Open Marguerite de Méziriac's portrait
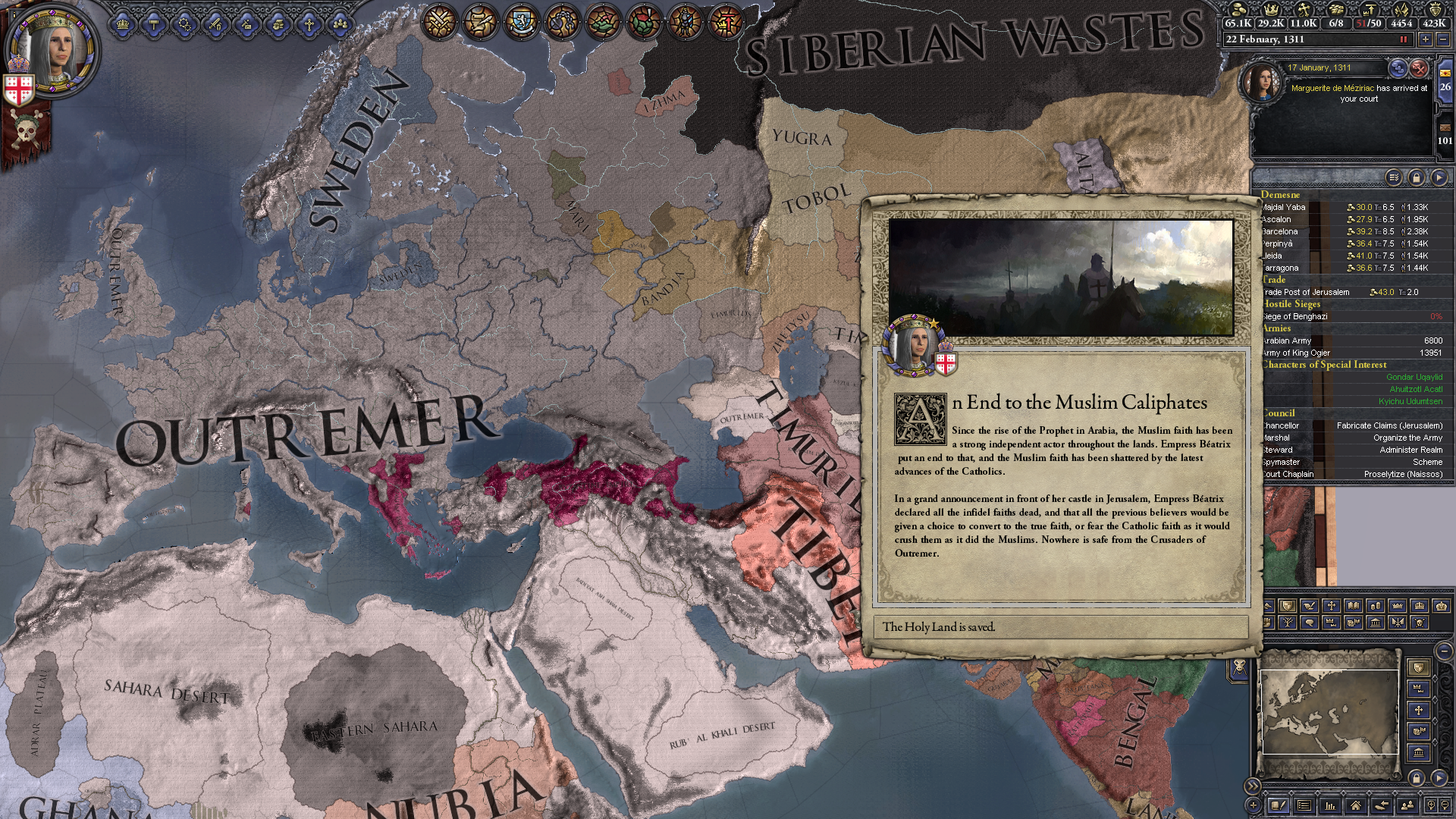The width and height of the screenshot is (1456, 819). (x=1262, y=82)
